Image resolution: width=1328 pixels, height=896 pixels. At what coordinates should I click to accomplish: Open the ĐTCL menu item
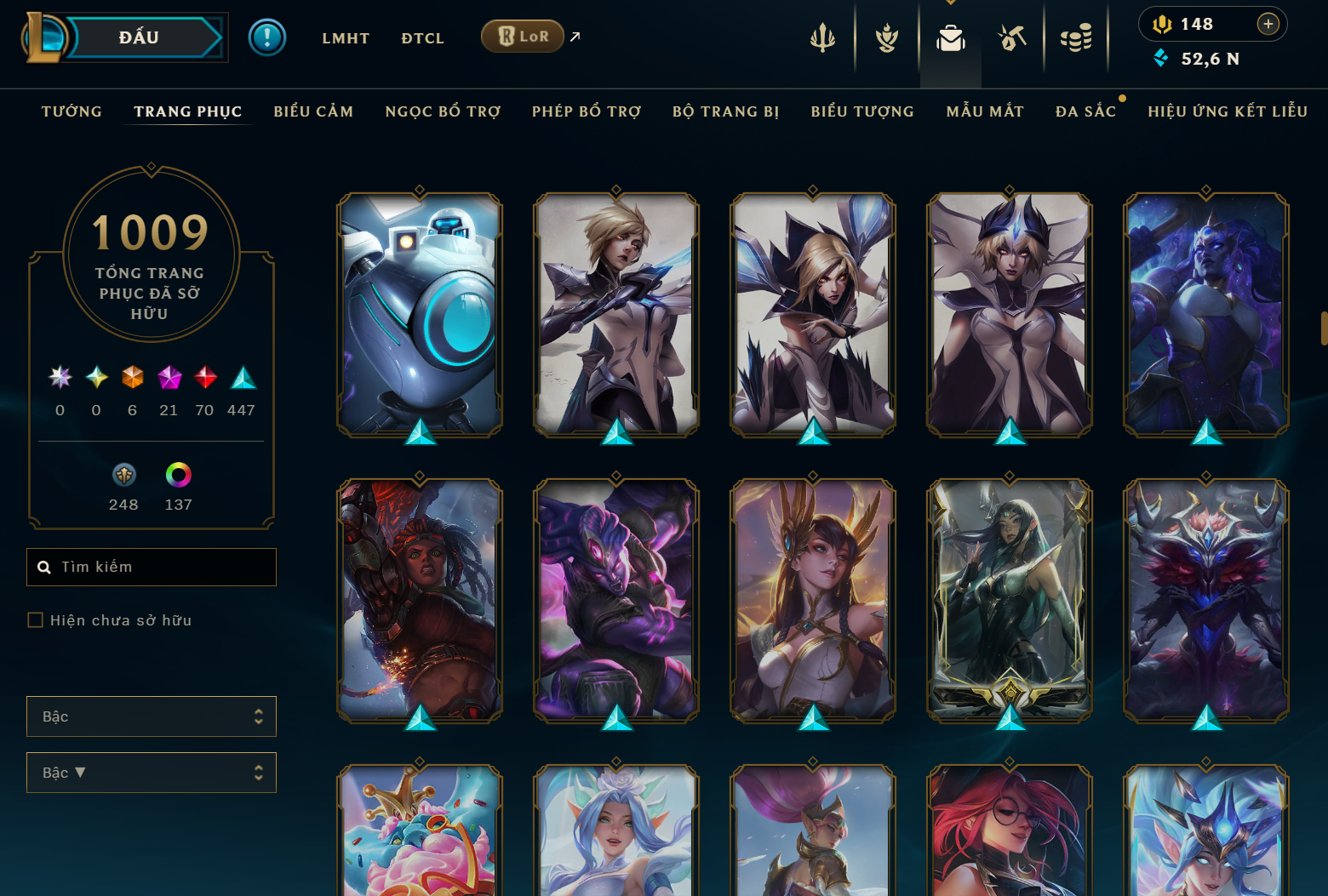point(421,37)
